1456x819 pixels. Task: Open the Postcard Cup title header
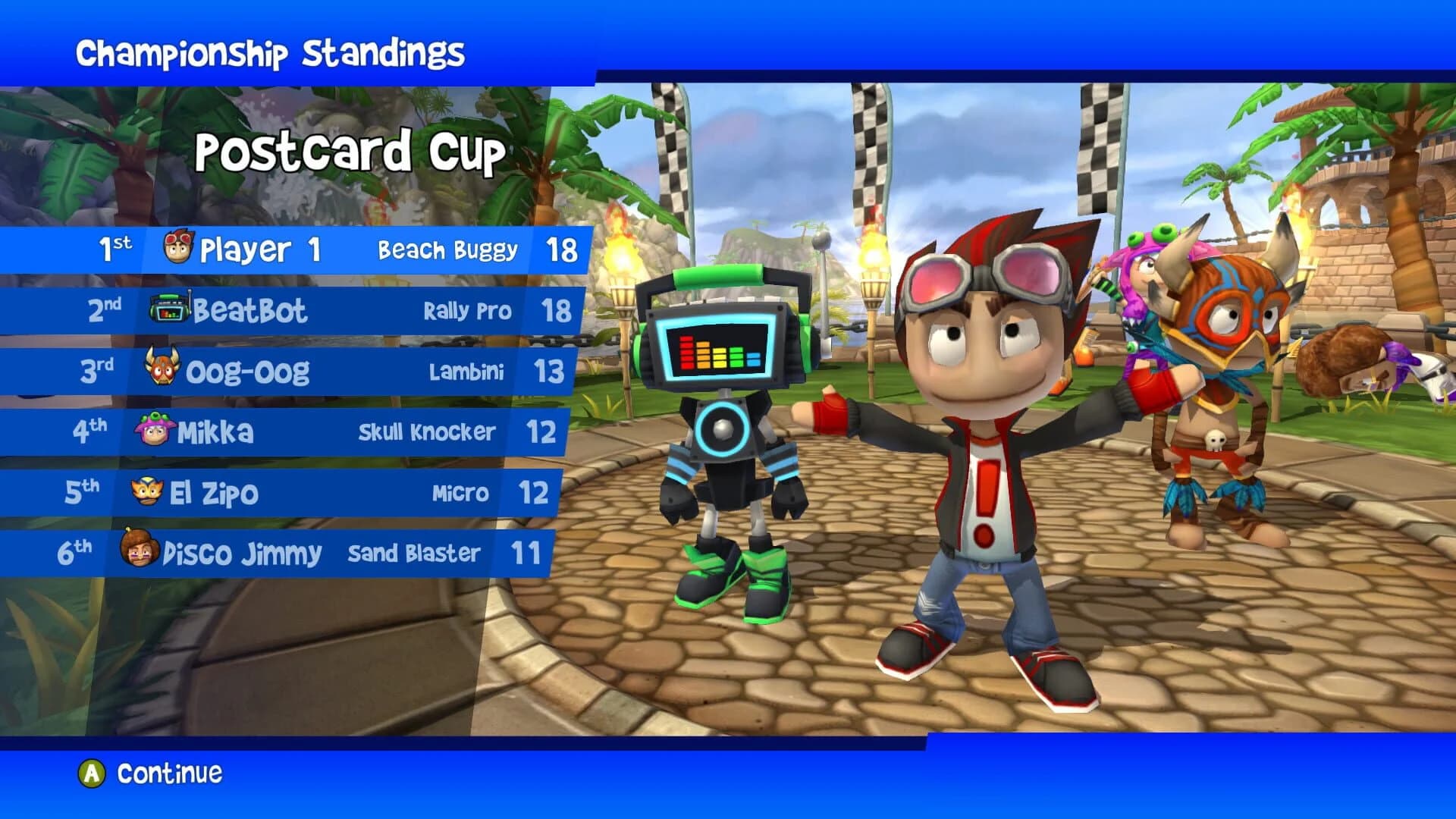(x=350, y=153)
